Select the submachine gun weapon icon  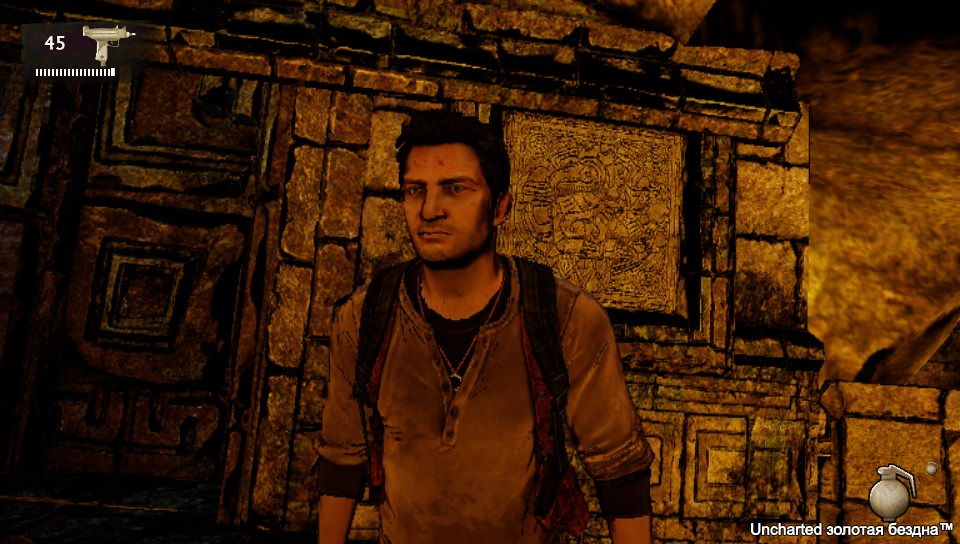click(x=100, y=44)
